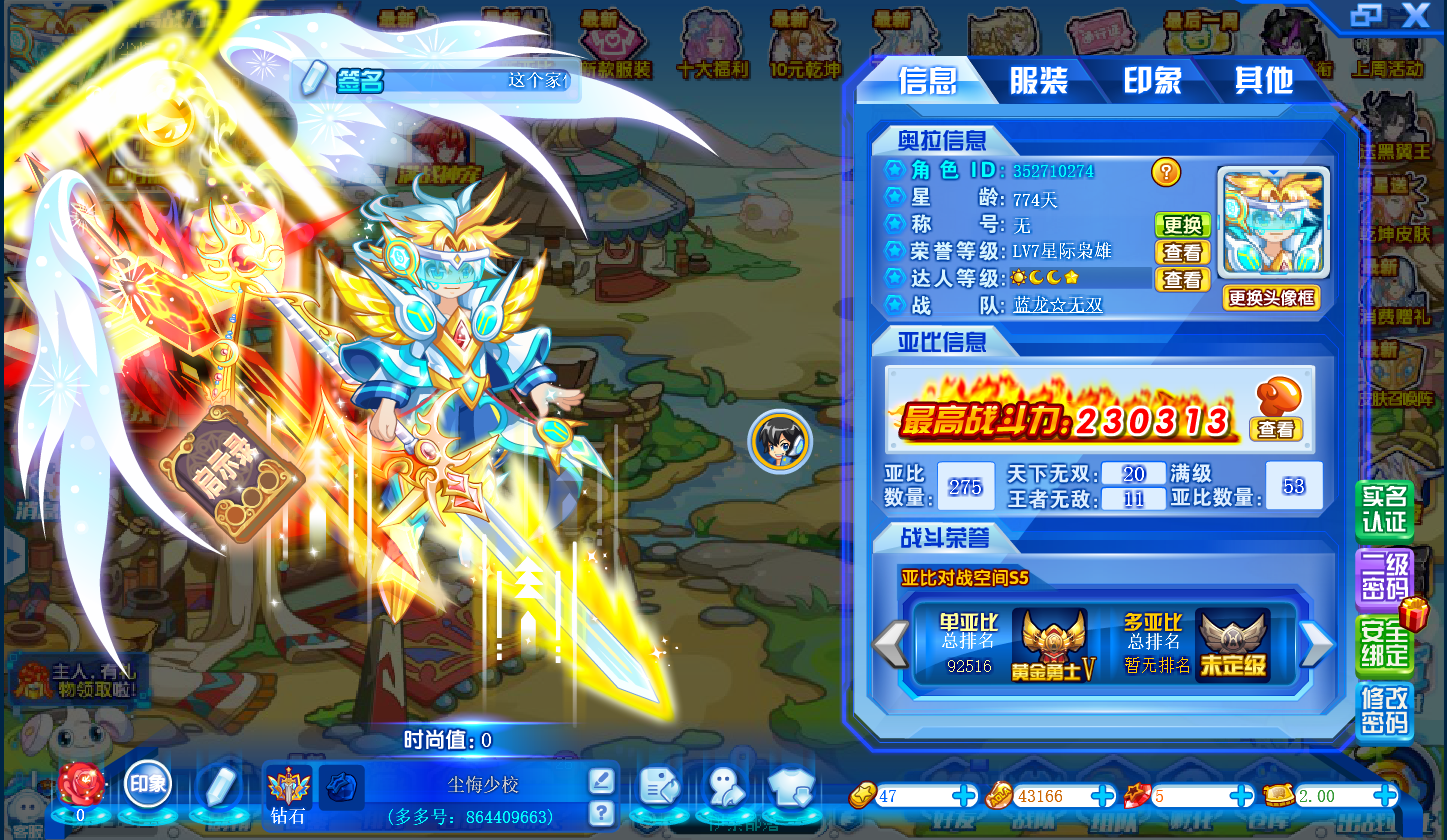Click the window restore button beside X
The height and width of the screenshot is (840, 1447).
[x=1366, y=15]
